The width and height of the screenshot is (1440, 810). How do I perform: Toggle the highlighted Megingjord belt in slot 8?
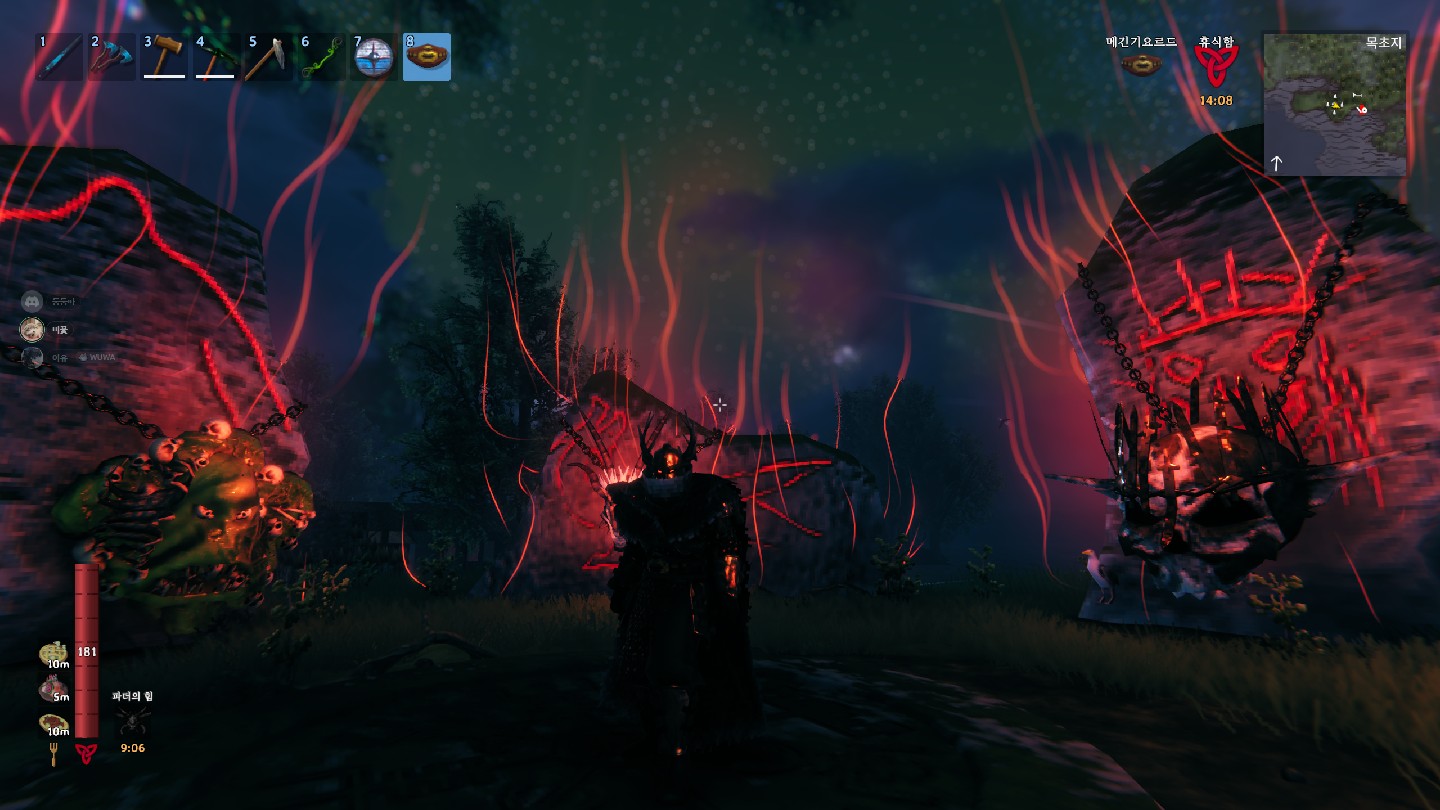[x=427, y=57]
